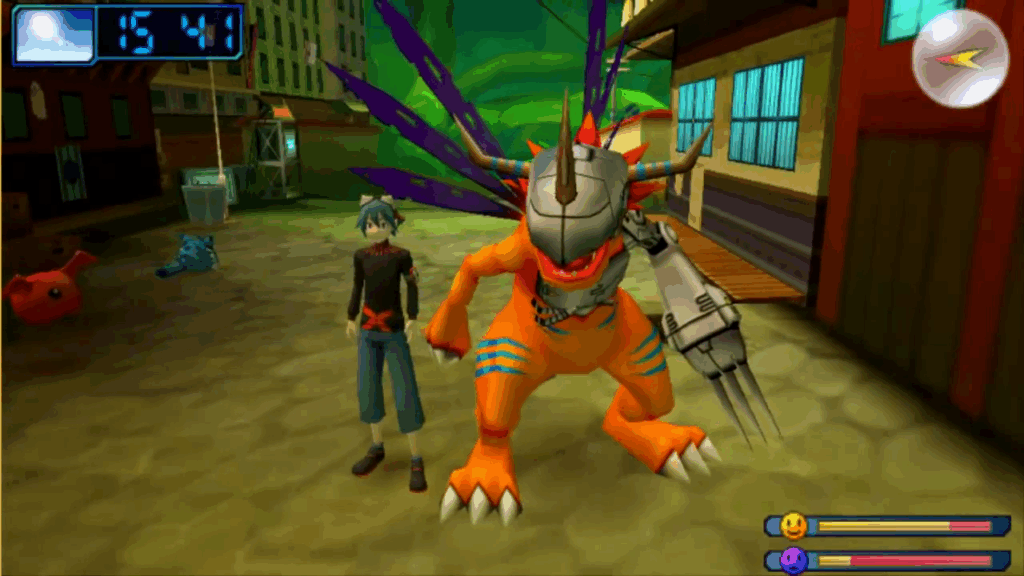Click the sunny weather icon beside the clock
Image resolution: width=1024 pixels, height=576 pixels.
pyautogui.click(x=54, y=35)
